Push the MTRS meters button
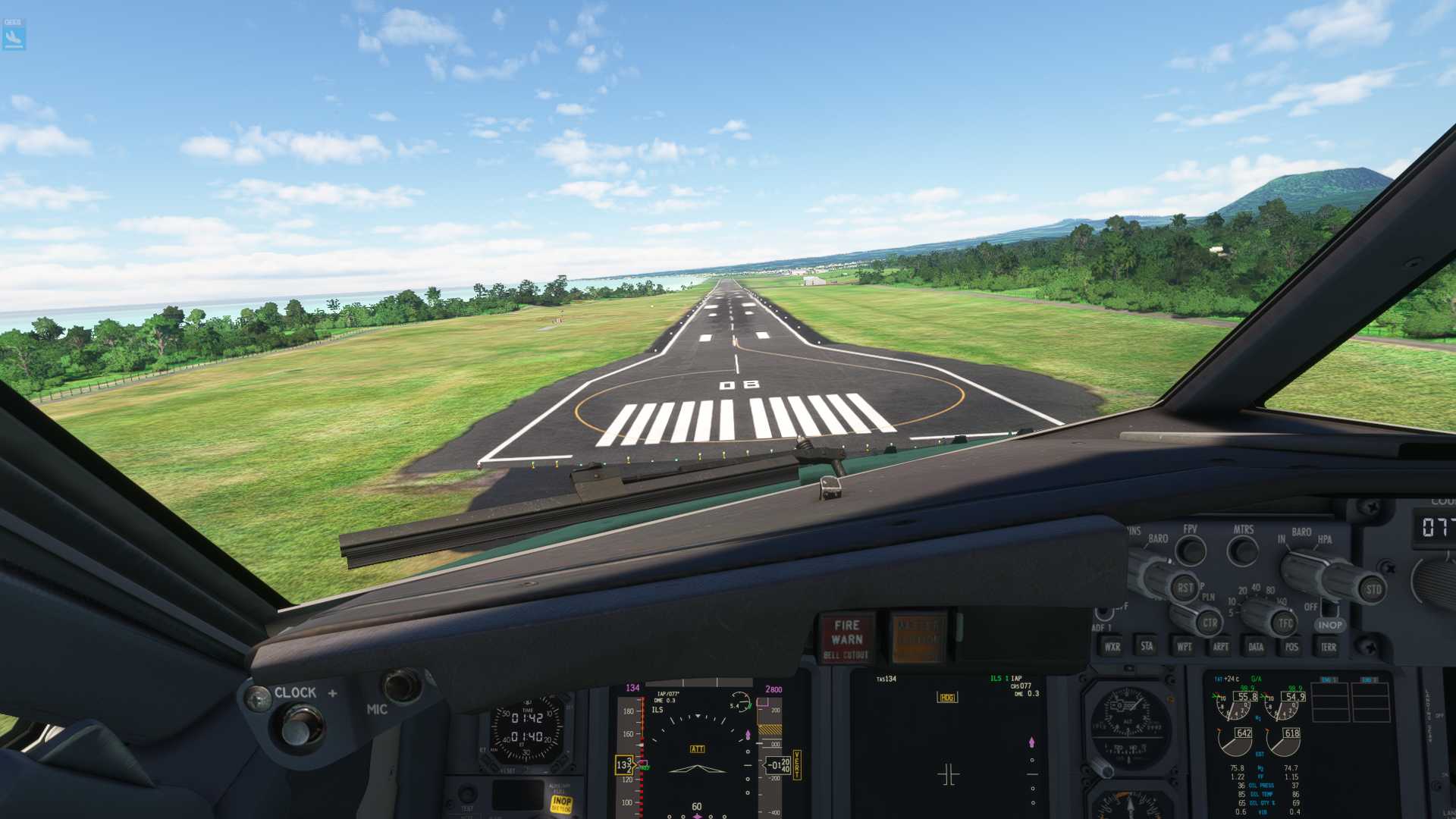 pyautogui.click(x=1243, y=550)
